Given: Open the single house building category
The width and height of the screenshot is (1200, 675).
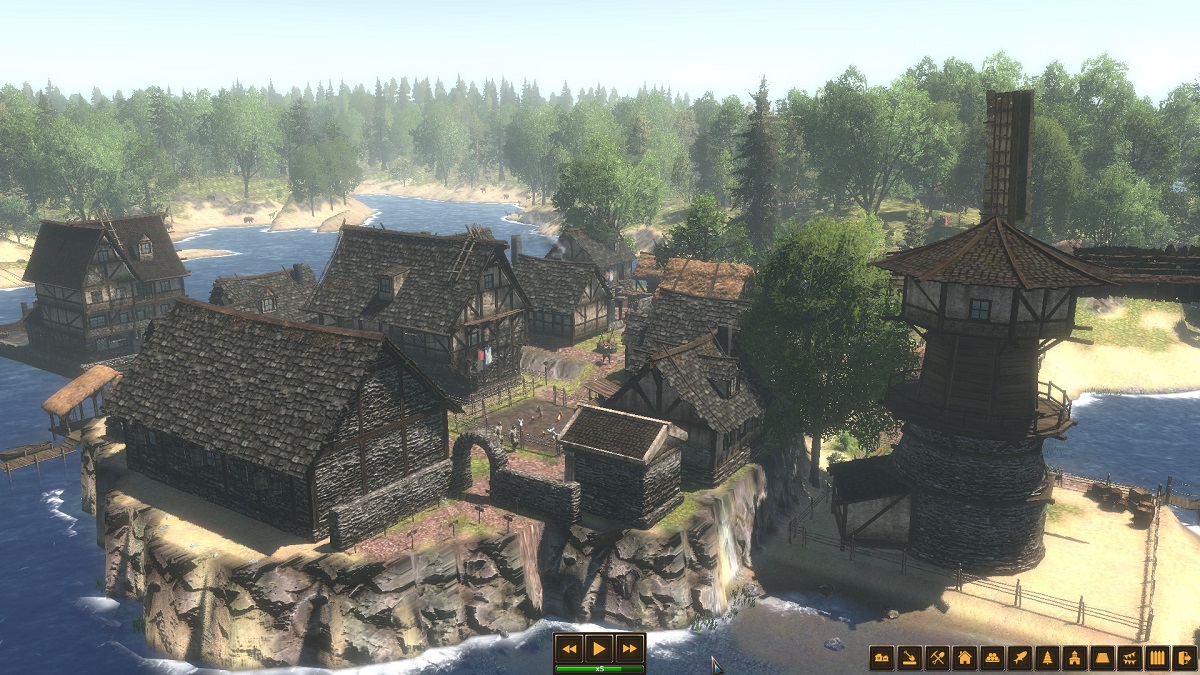Looking at the screenshot, I should [964, 658].
